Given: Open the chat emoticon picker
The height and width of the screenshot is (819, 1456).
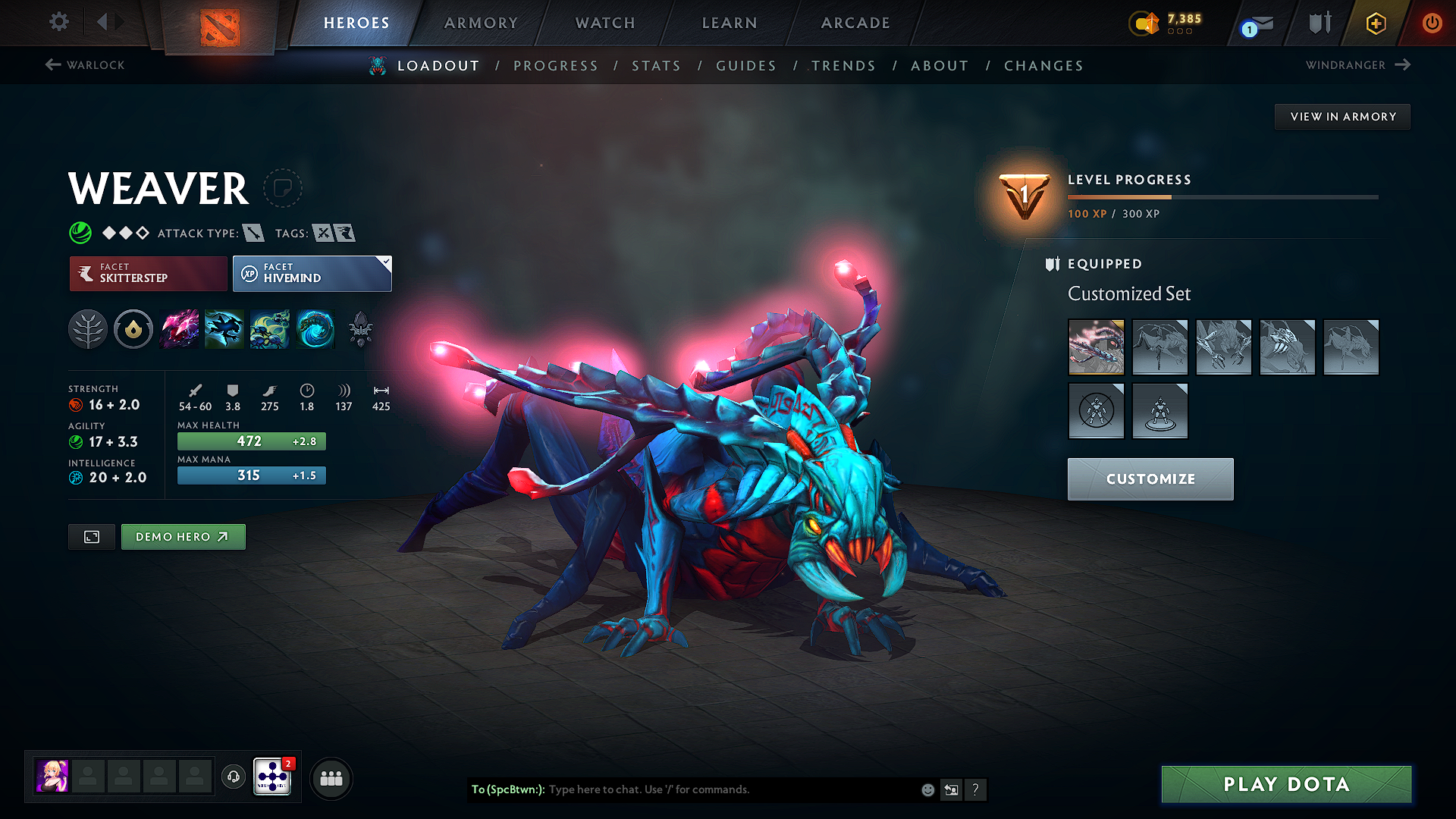Looking at the screenshot, I should [927, 789].
